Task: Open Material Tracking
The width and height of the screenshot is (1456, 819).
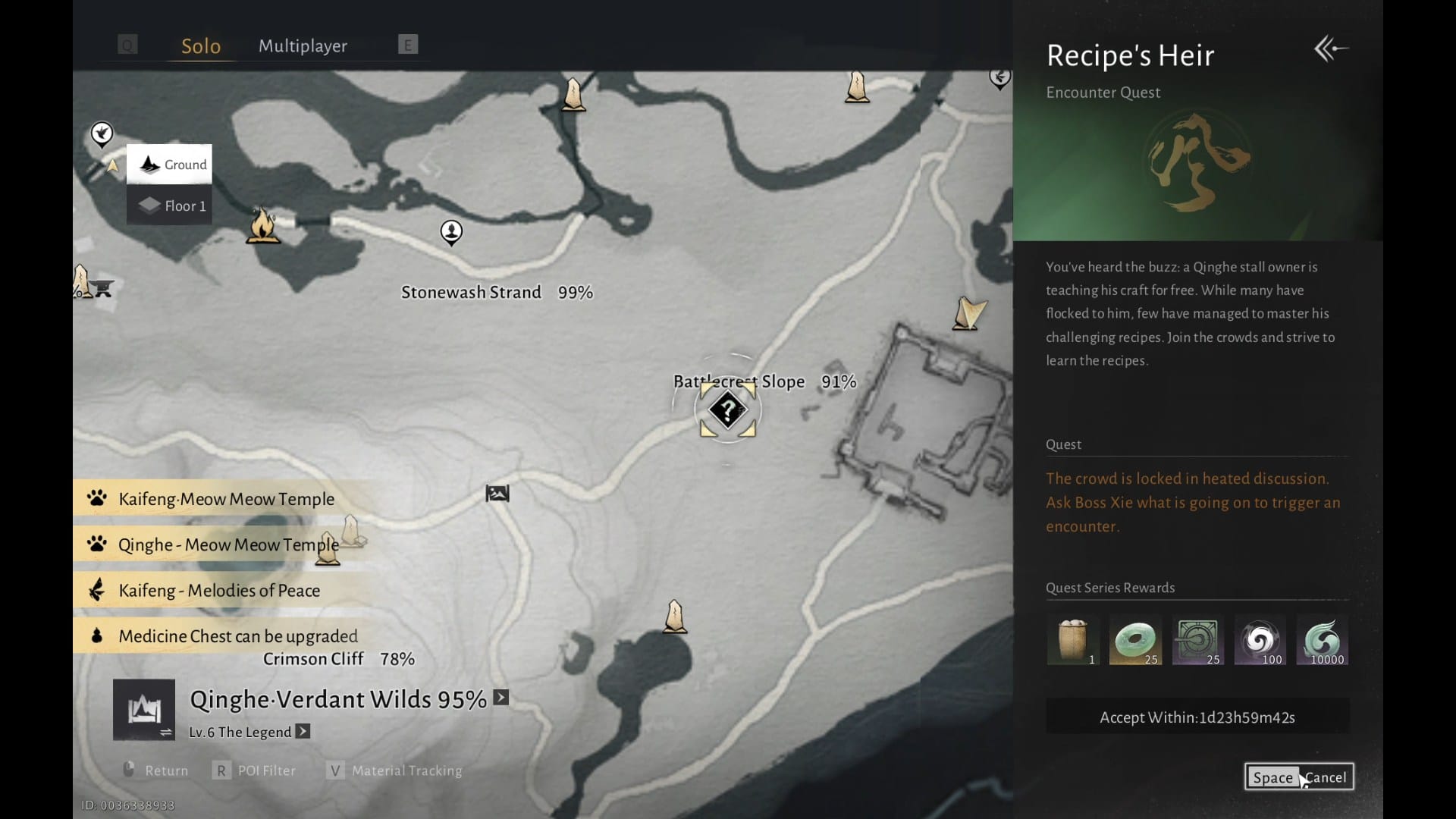Action: tap(395, 770)
